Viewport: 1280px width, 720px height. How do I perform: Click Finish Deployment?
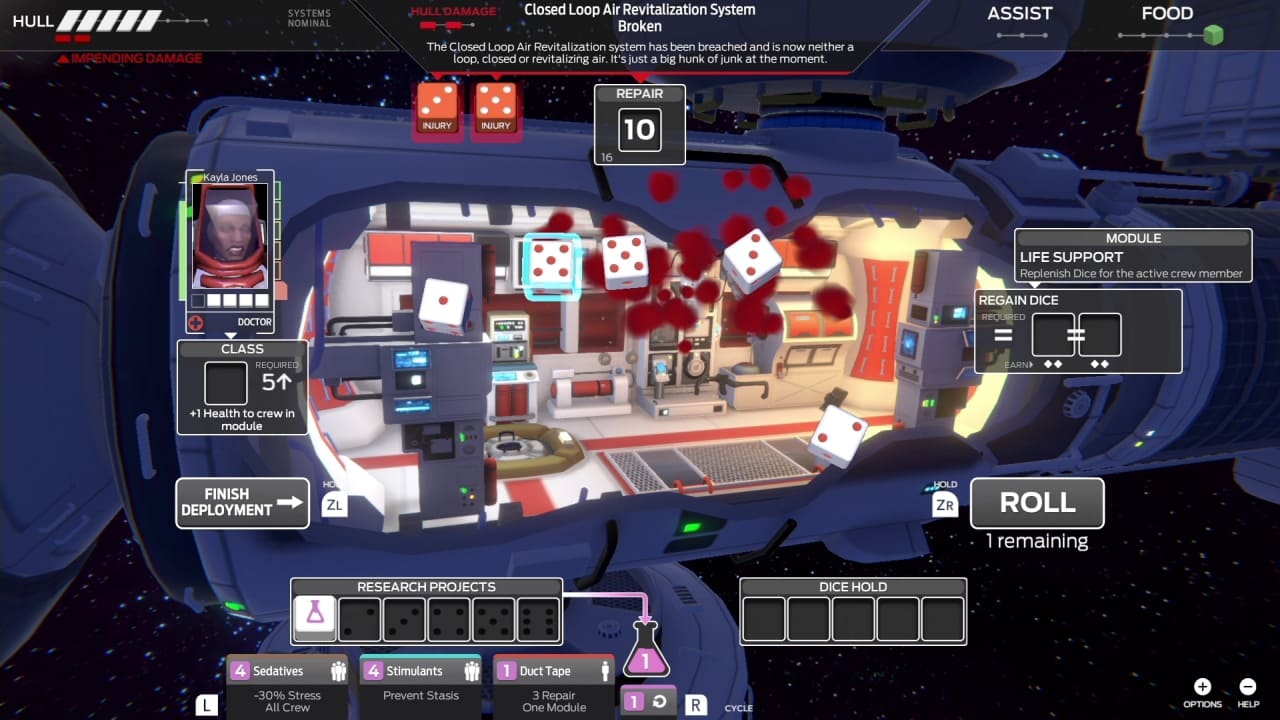242,503
